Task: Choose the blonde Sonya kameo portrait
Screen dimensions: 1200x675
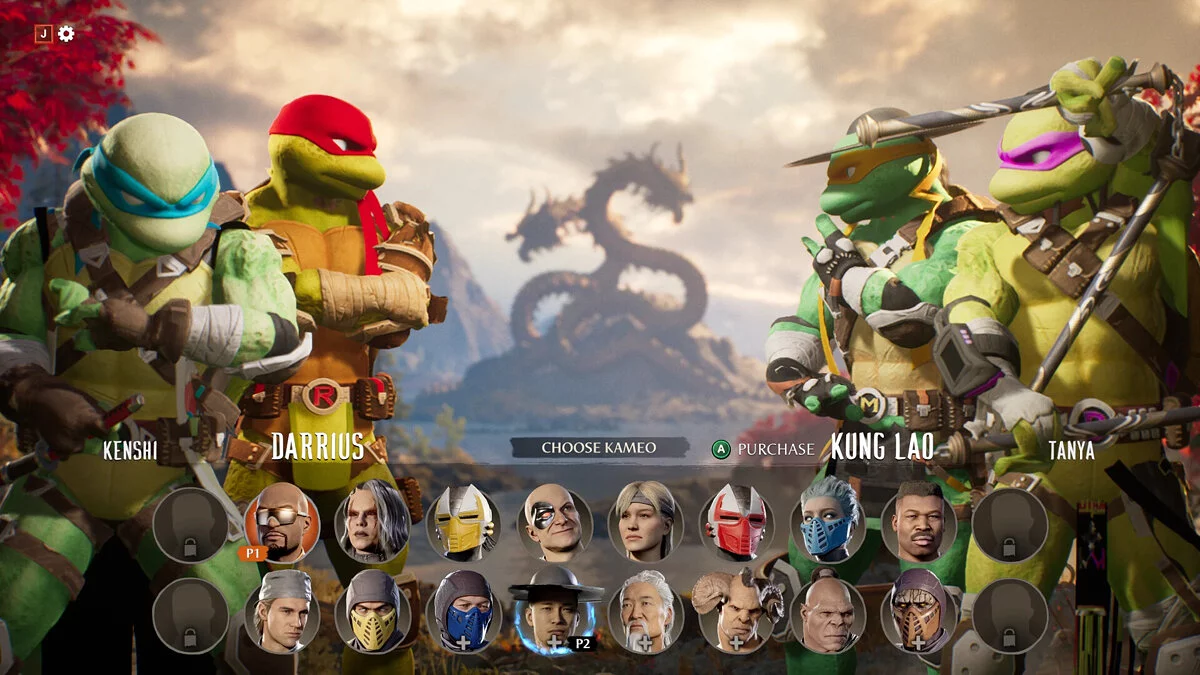Action: click(x=646, y=522)
